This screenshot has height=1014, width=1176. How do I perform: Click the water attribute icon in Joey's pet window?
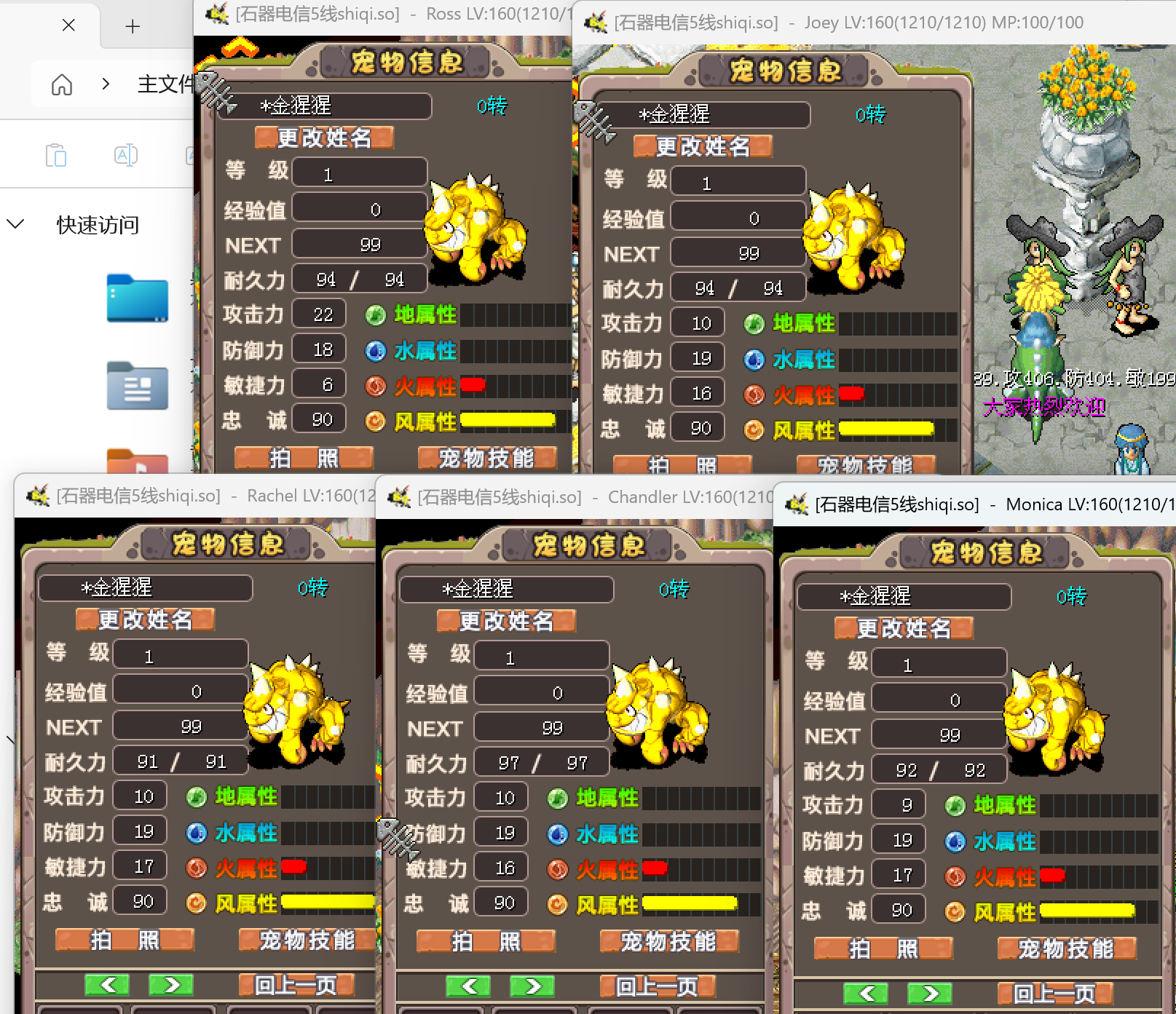[x=754, y=360]
